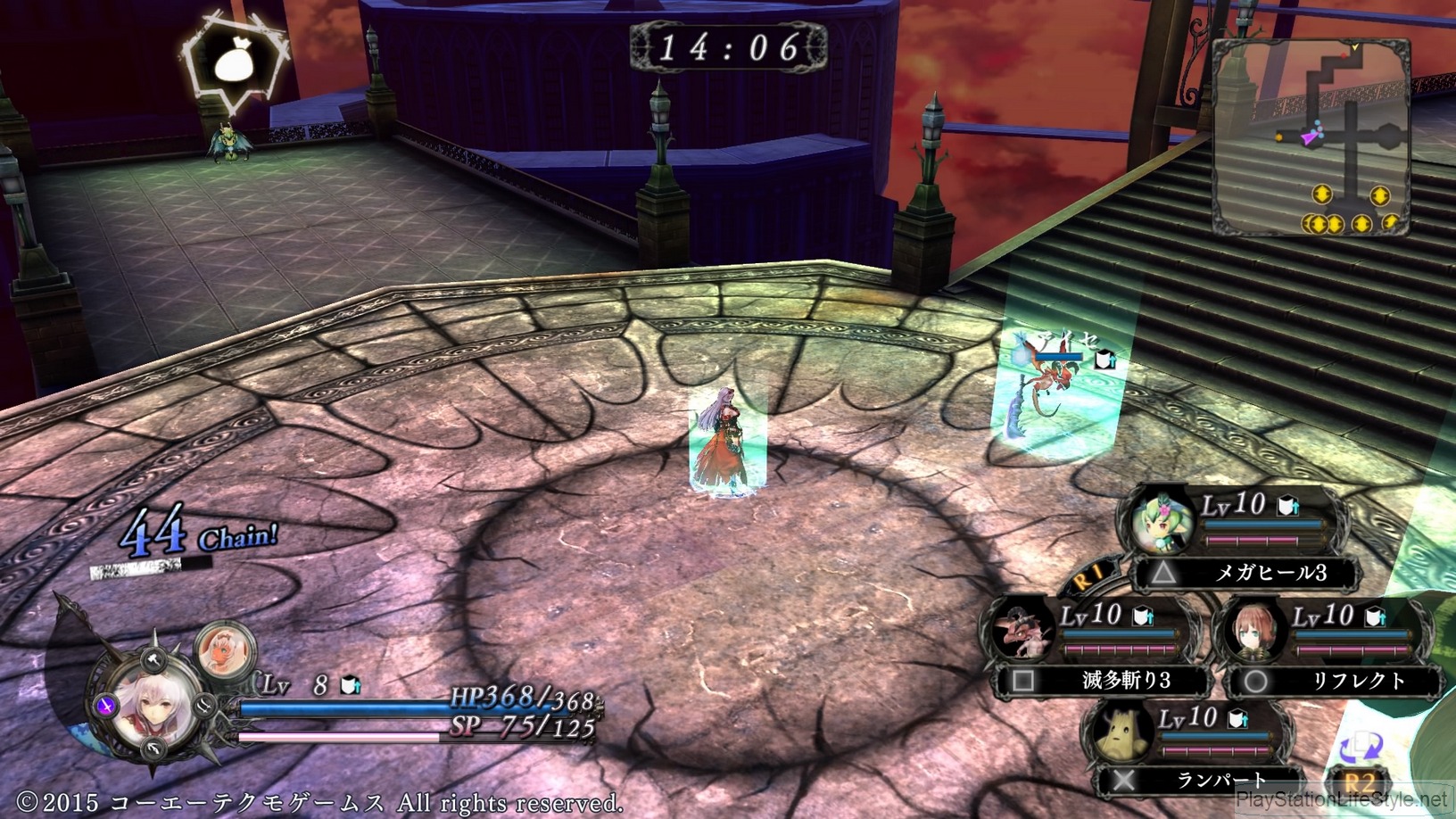Choose the purple sword weapon icon

(106, 706)
